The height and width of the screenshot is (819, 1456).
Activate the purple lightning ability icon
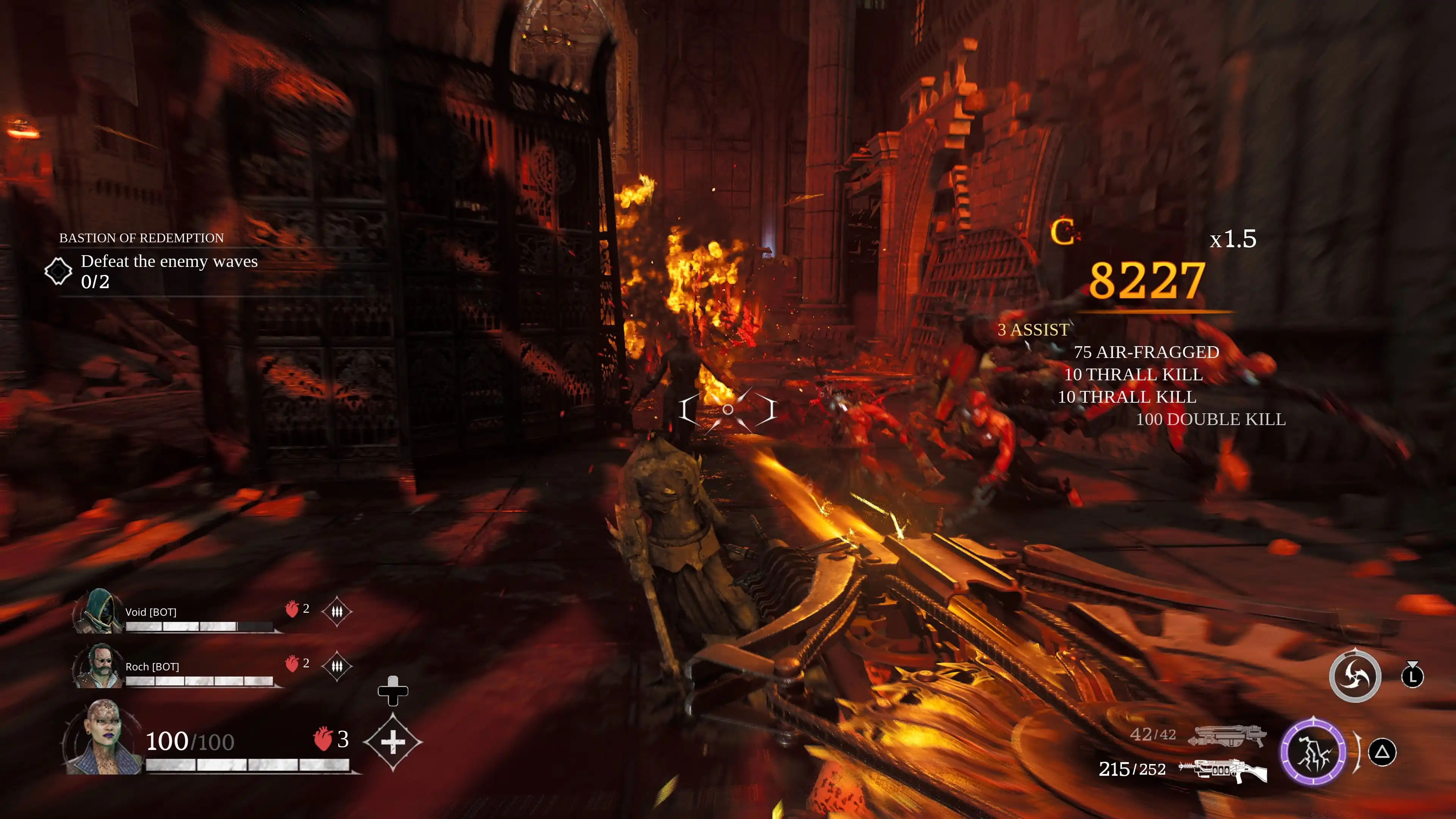tap(1312, 752)
